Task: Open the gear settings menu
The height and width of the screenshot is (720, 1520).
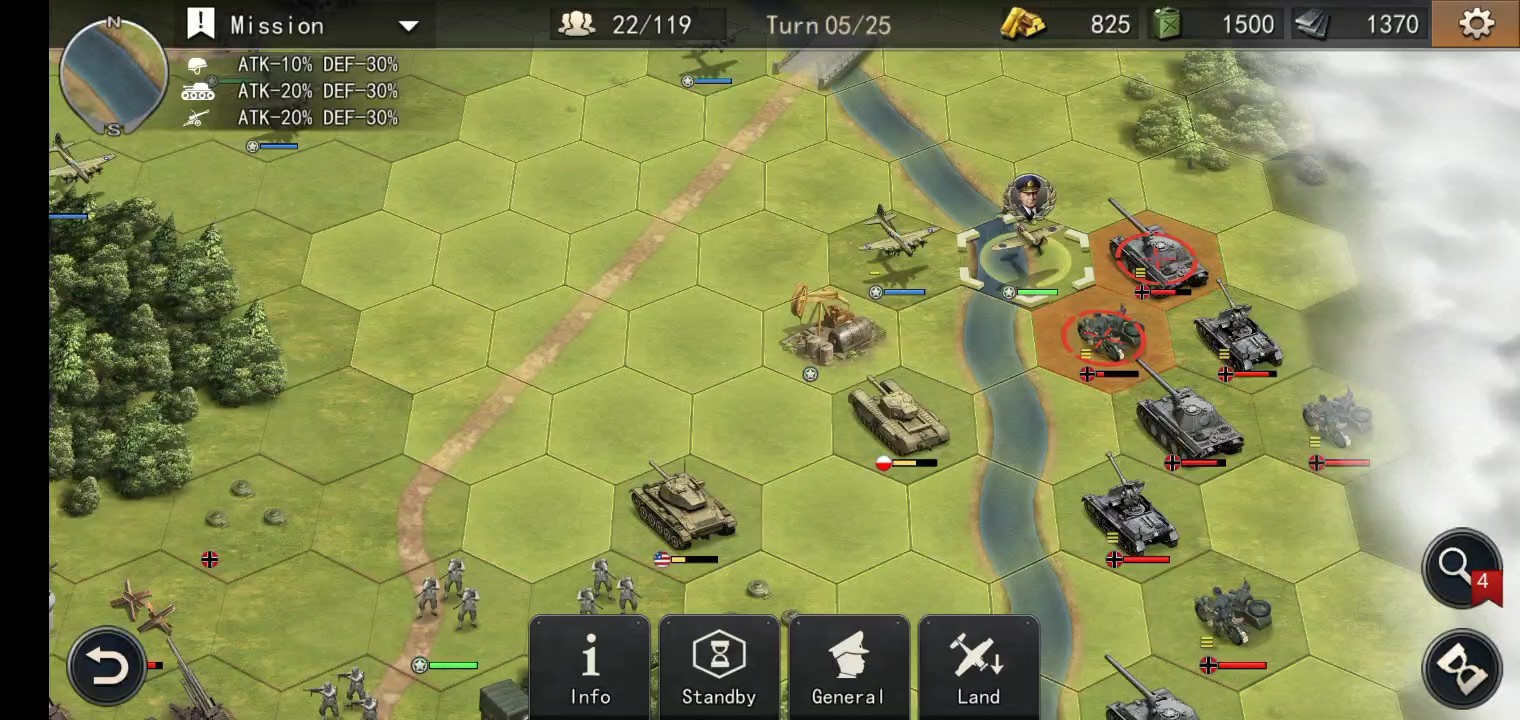Action: (1476, 24)
